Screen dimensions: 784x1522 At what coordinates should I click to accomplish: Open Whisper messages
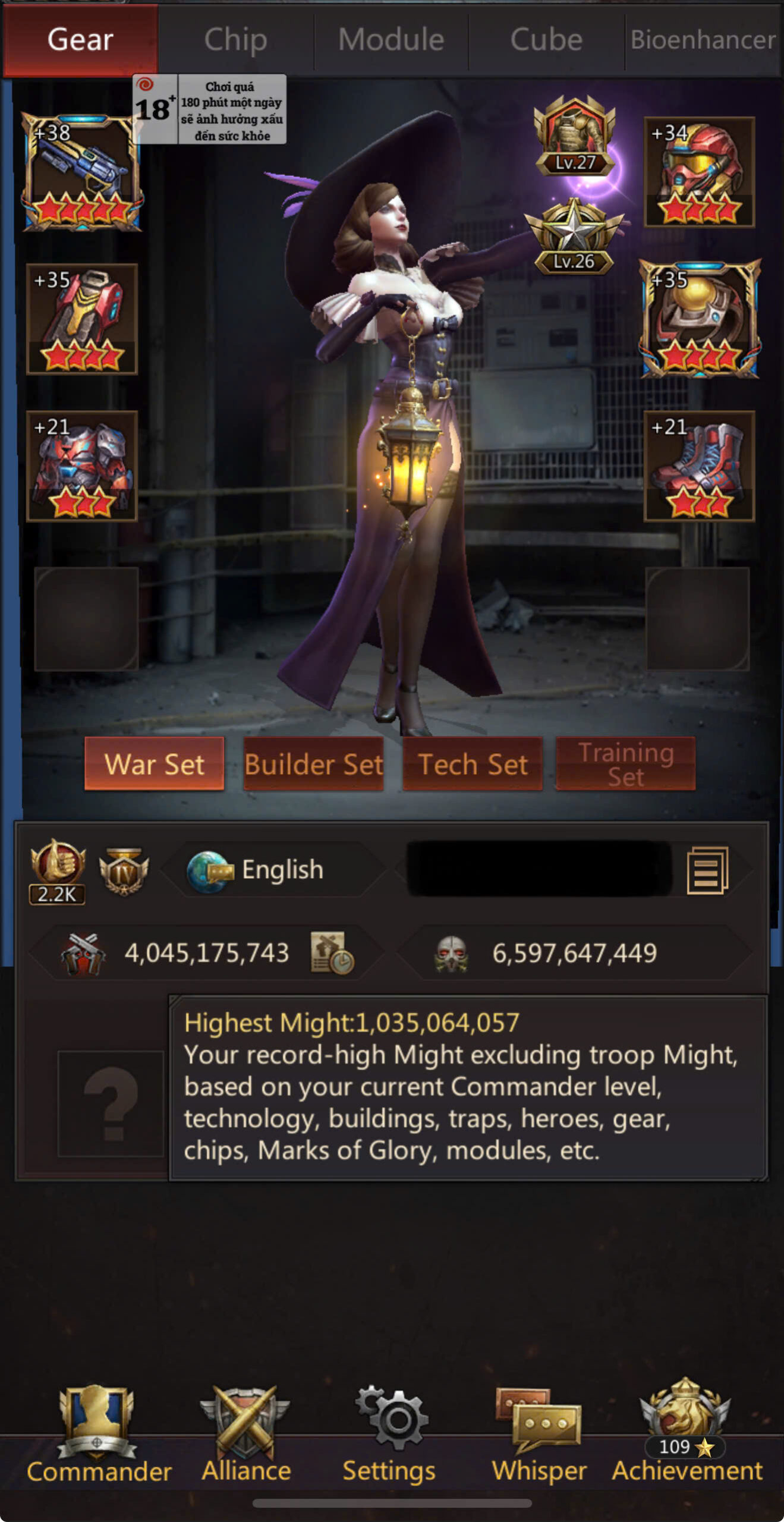(x=539, y=1433)
